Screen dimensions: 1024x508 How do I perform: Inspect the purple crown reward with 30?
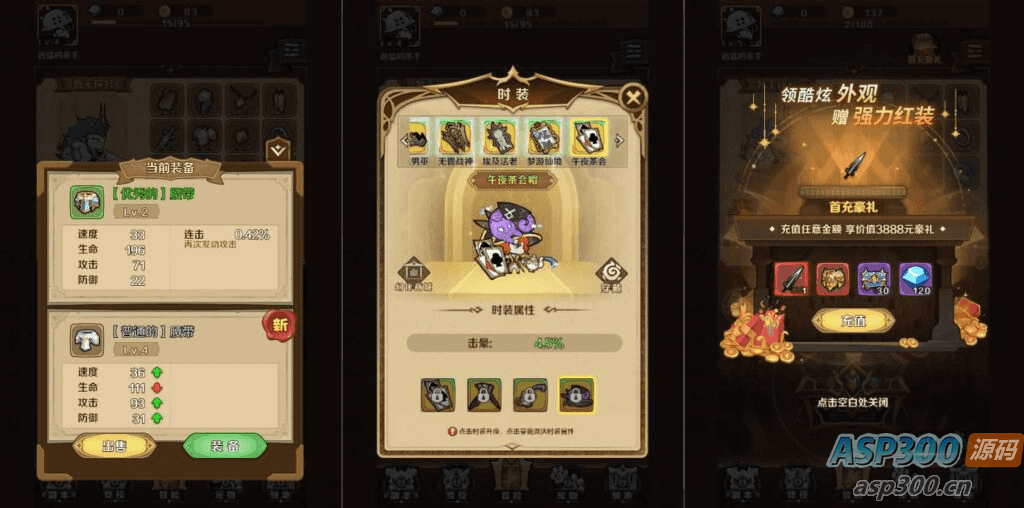[x=874, y=279]
